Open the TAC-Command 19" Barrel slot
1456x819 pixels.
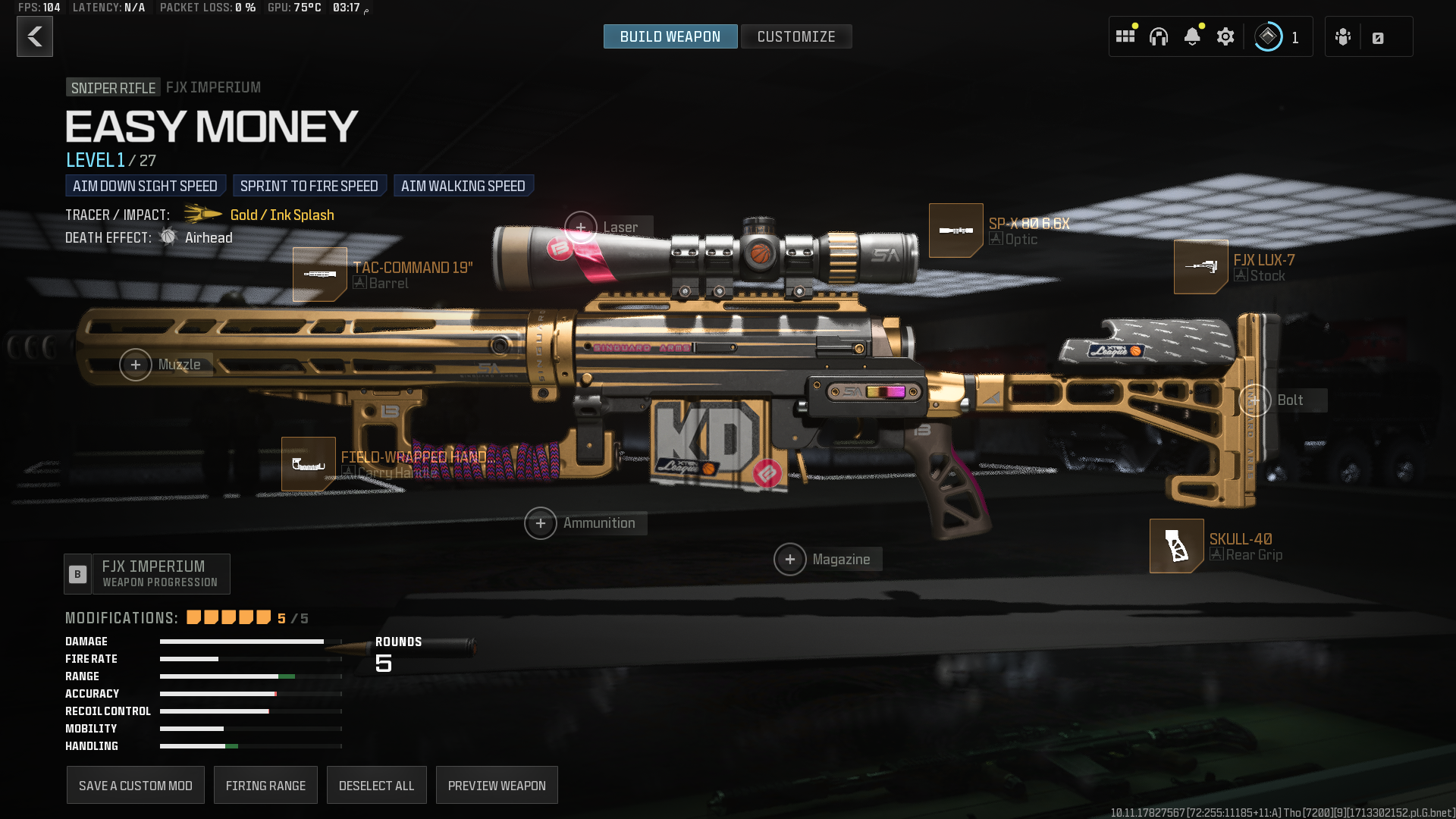coord(320,274)
